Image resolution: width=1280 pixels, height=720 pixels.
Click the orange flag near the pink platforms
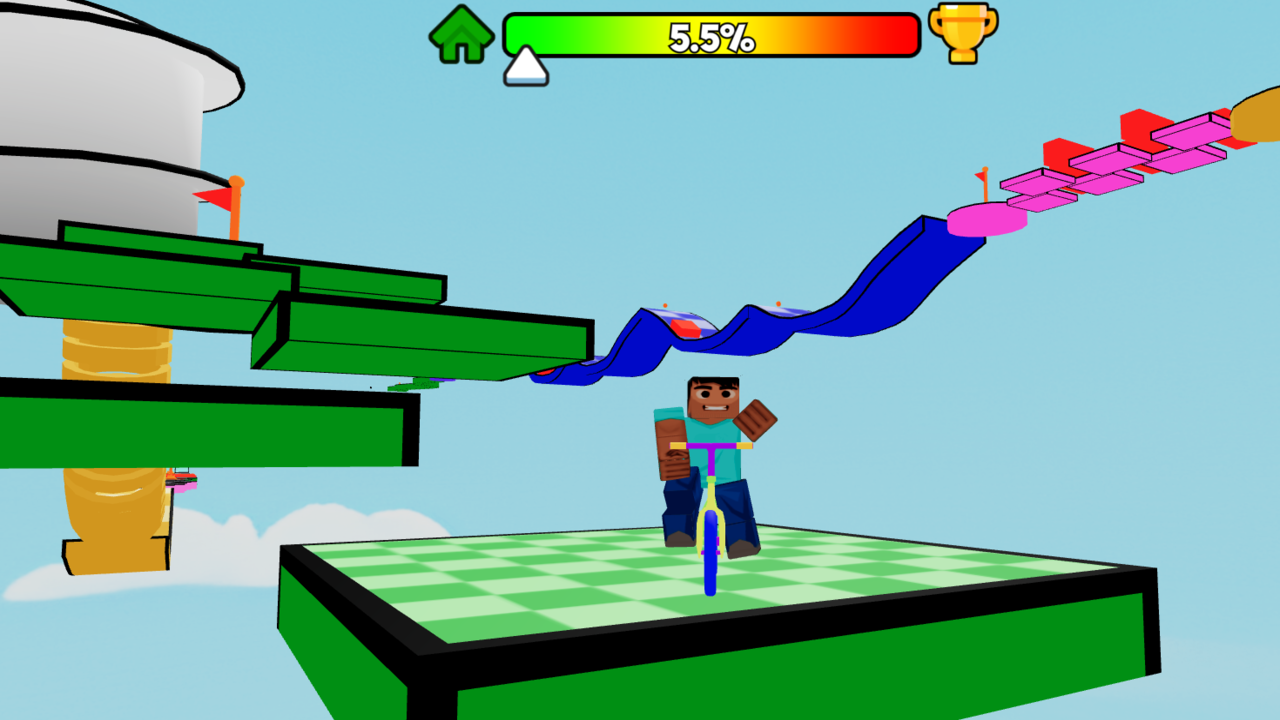981,181
